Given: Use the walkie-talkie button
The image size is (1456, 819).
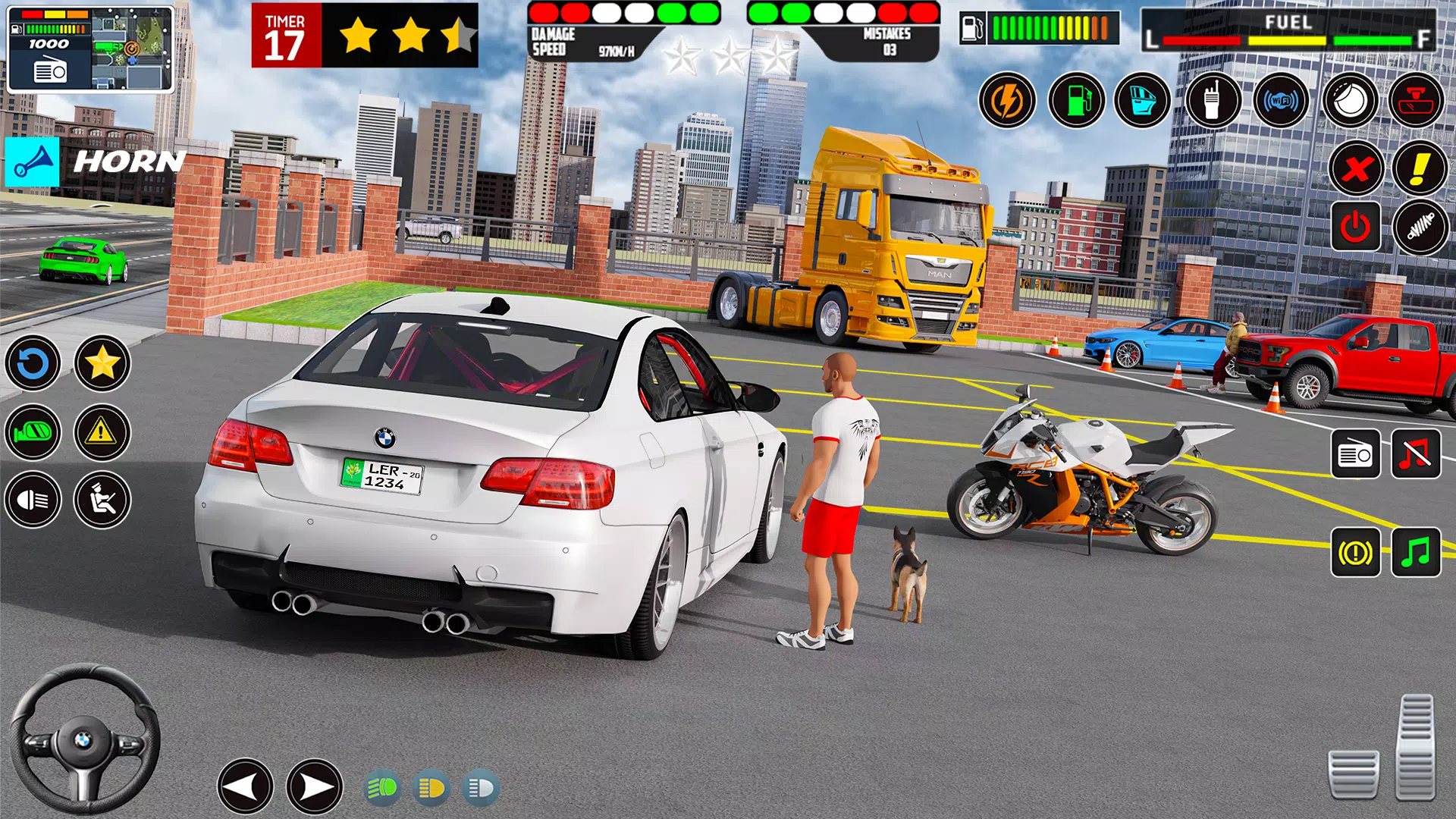Looking at the screenshot, I should 1212,100.
